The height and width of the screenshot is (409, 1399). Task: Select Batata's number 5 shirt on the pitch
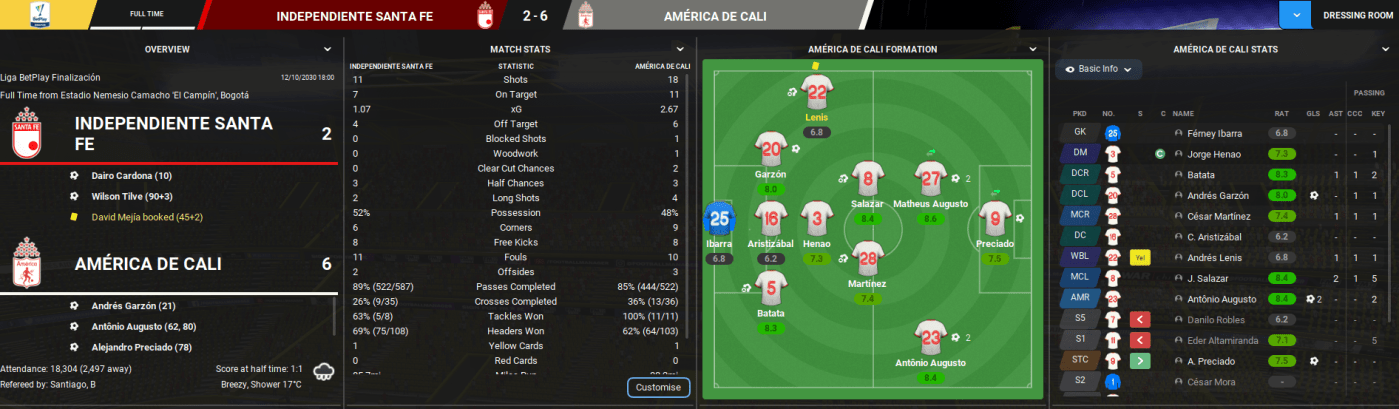coord(769,288)
